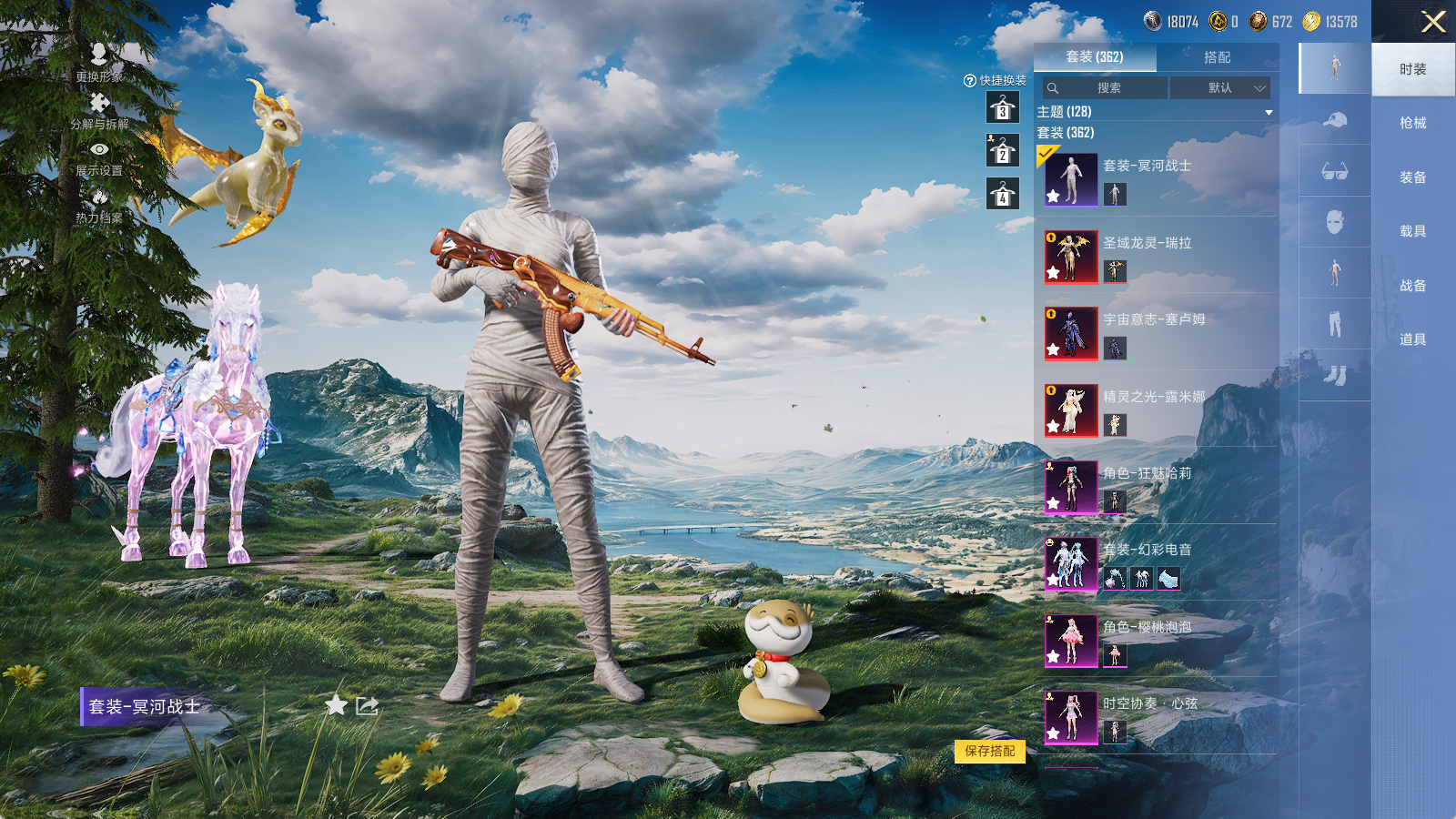Open 展示设置 with the eye icon
The height and width of the screenshot is (819, 1456).
[99, 157]
